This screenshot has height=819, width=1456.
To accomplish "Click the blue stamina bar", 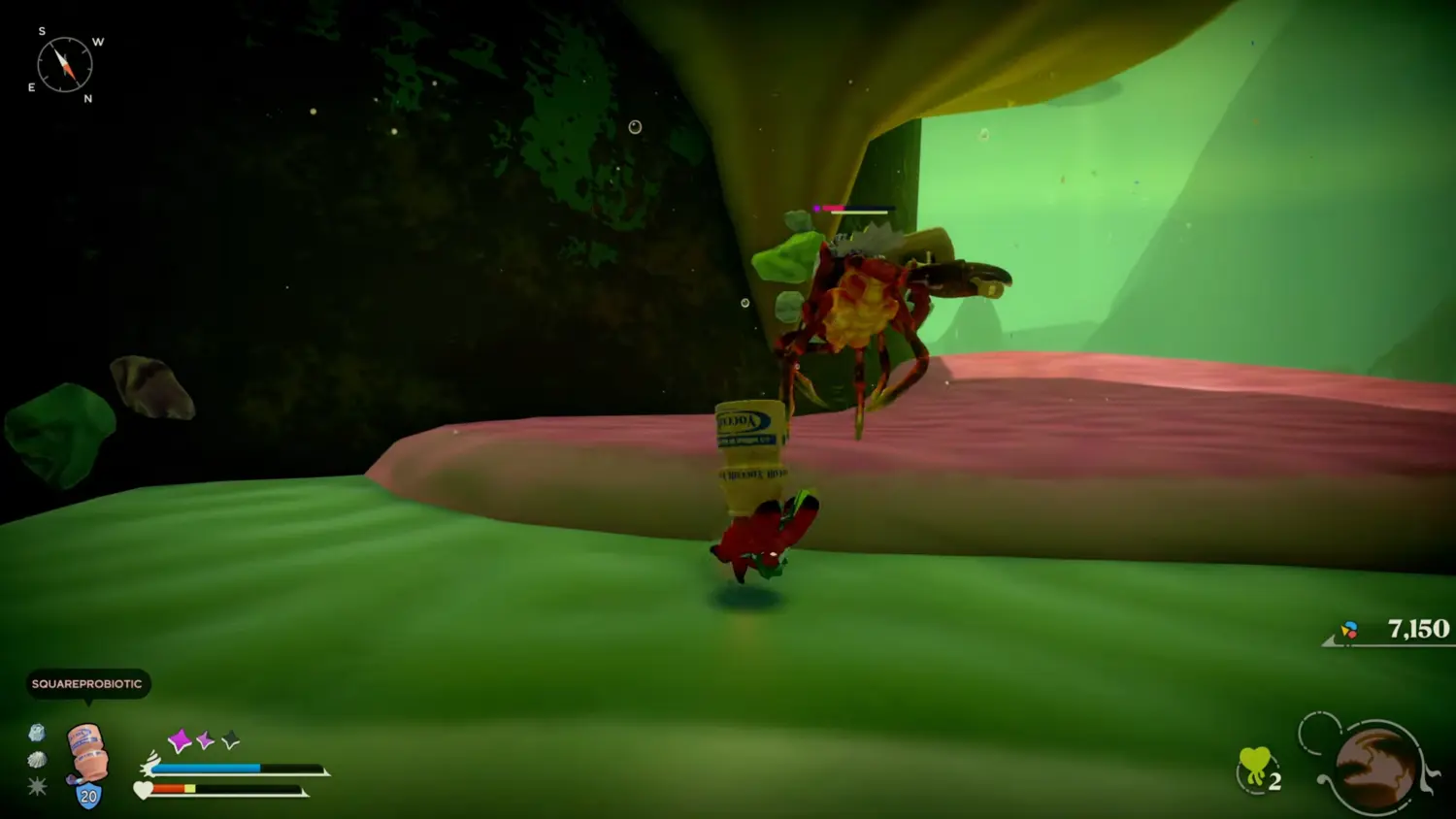I will coord(207,767).
